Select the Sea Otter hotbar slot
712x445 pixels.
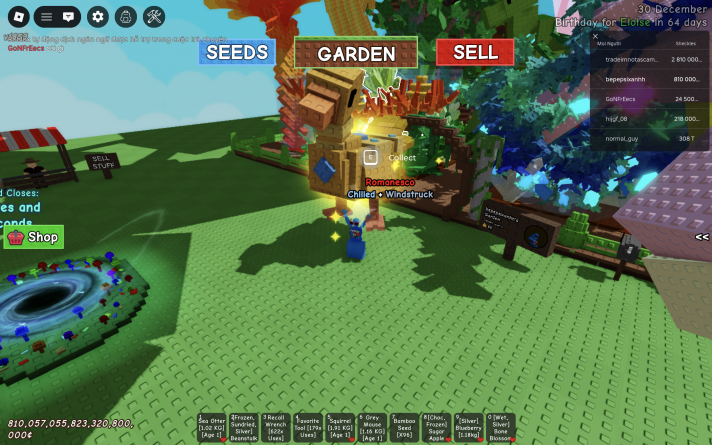212,427
